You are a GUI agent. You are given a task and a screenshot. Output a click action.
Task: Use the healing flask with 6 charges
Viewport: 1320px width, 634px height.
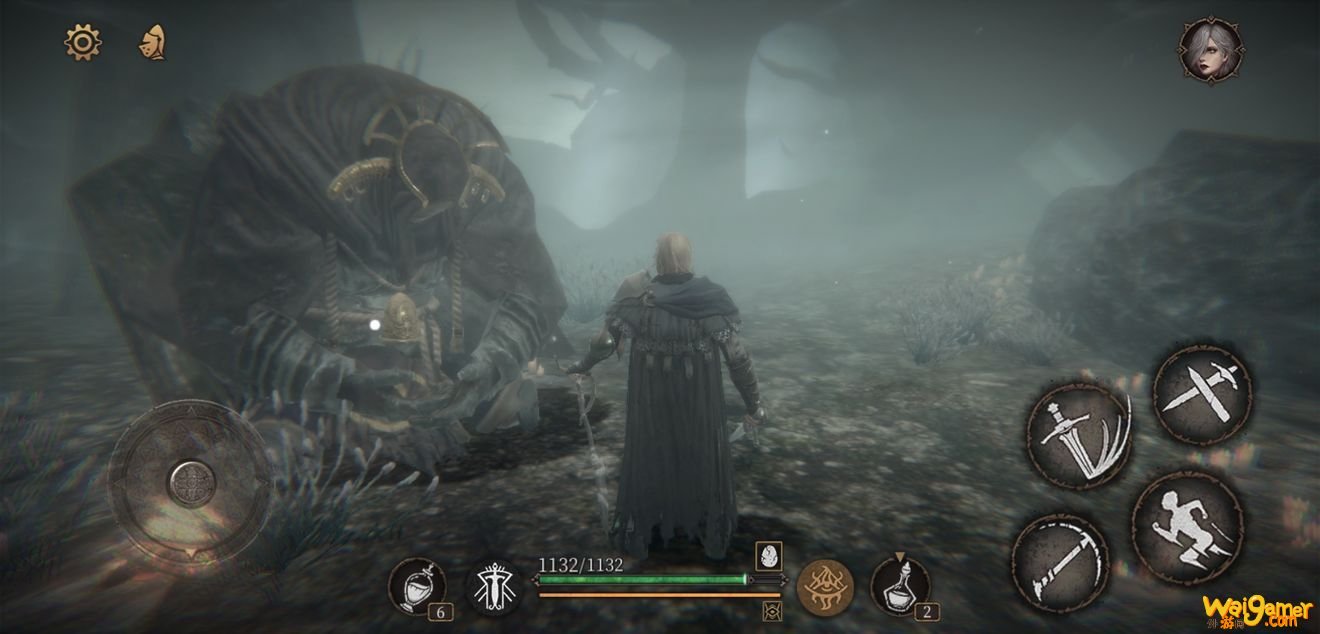417,587
